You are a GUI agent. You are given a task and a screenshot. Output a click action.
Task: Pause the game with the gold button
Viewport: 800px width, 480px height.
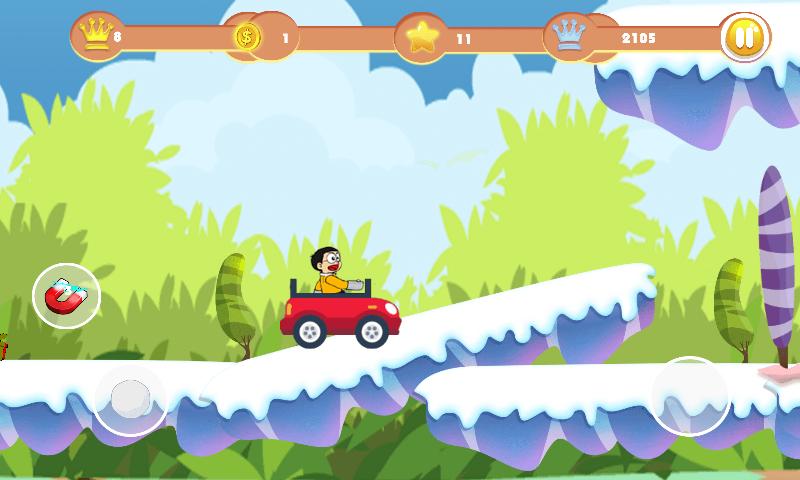tap(744, 38)
